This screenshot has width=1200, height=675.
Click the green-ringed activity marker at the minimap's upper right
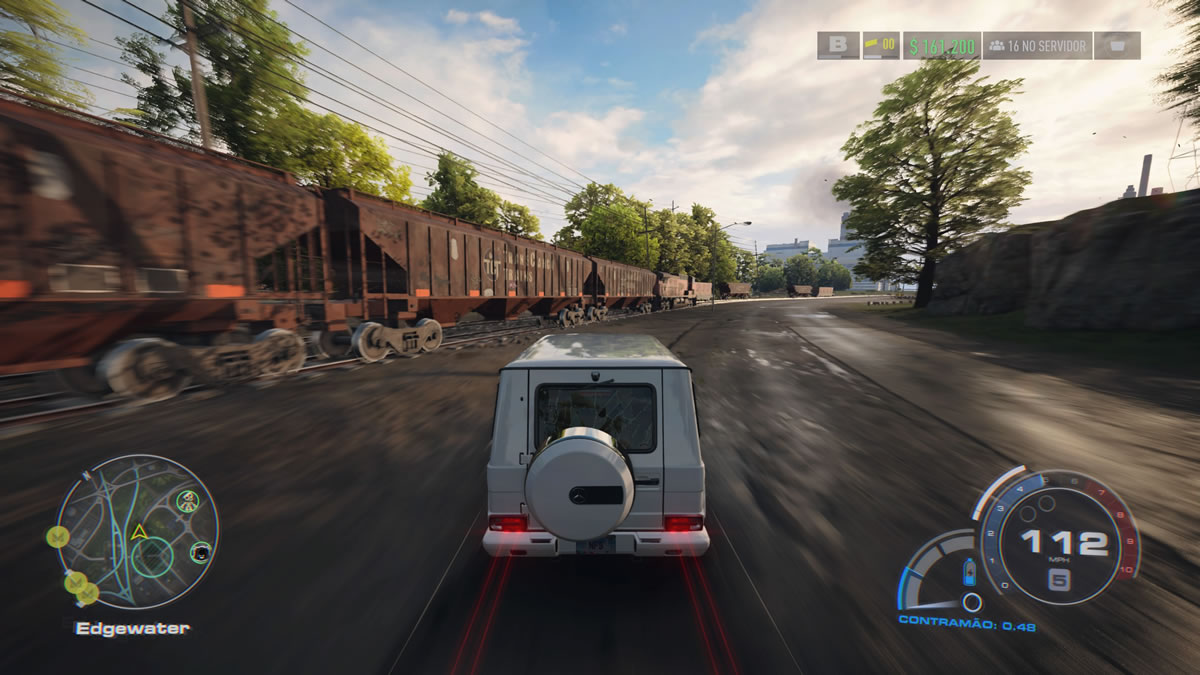187,500
